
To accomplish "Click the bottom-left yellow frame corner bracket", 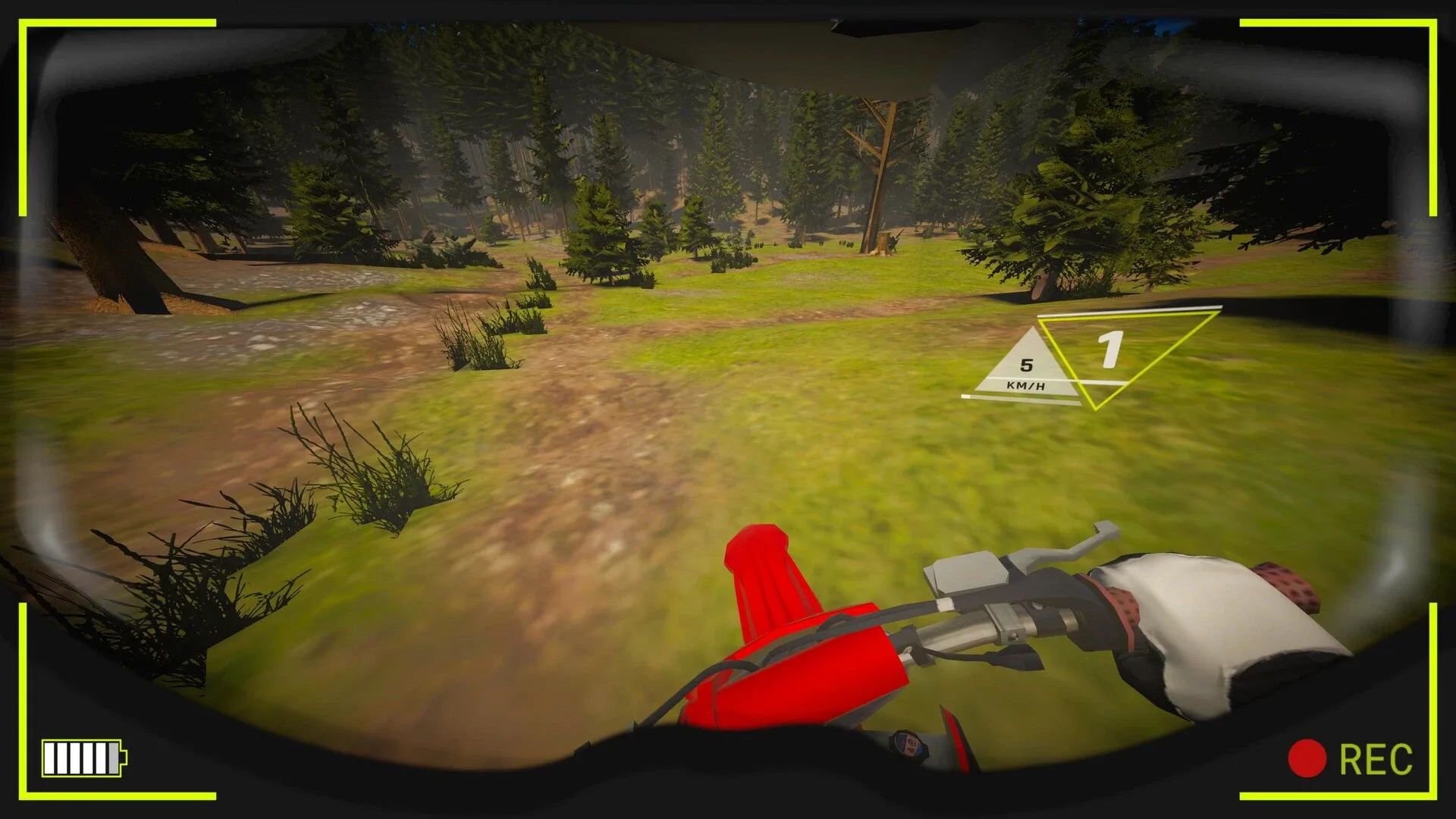I will pyautogui.click(x=23, y=796).
